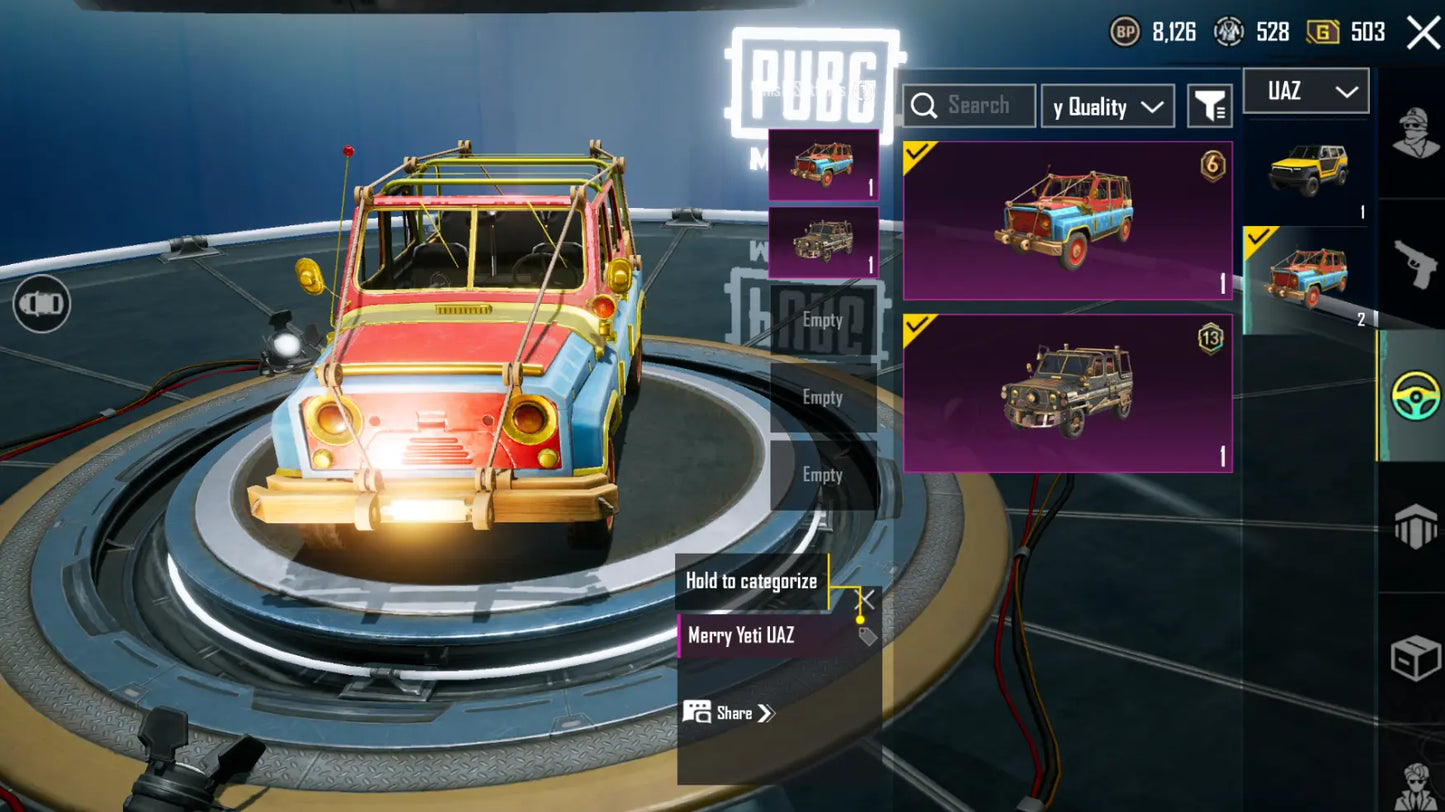Switch to the character outfit tab

[x=1416, y=132]
